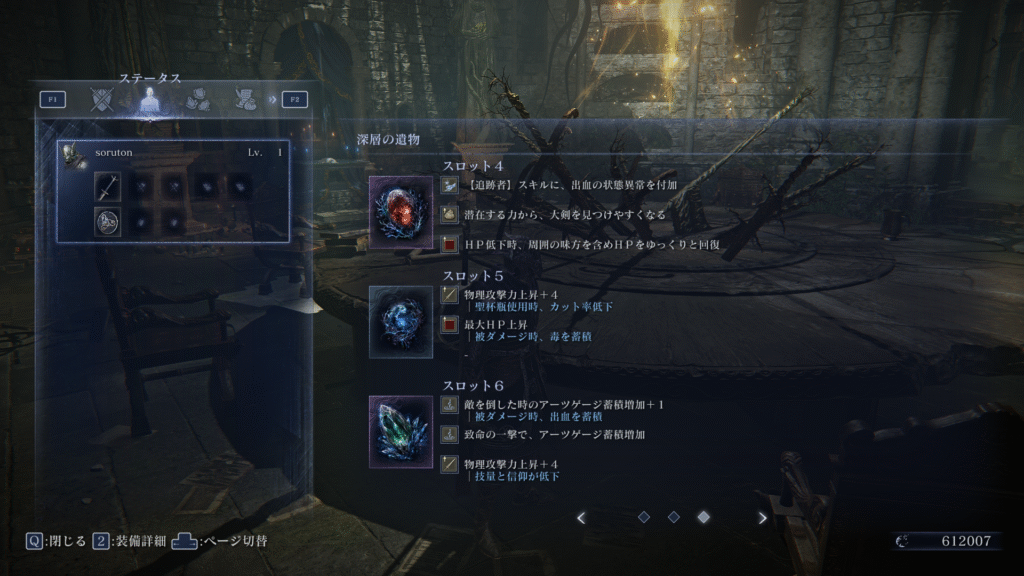Jump to the first relic page dot
This screenshot has height=576, width=1024.
pos(644,517)
